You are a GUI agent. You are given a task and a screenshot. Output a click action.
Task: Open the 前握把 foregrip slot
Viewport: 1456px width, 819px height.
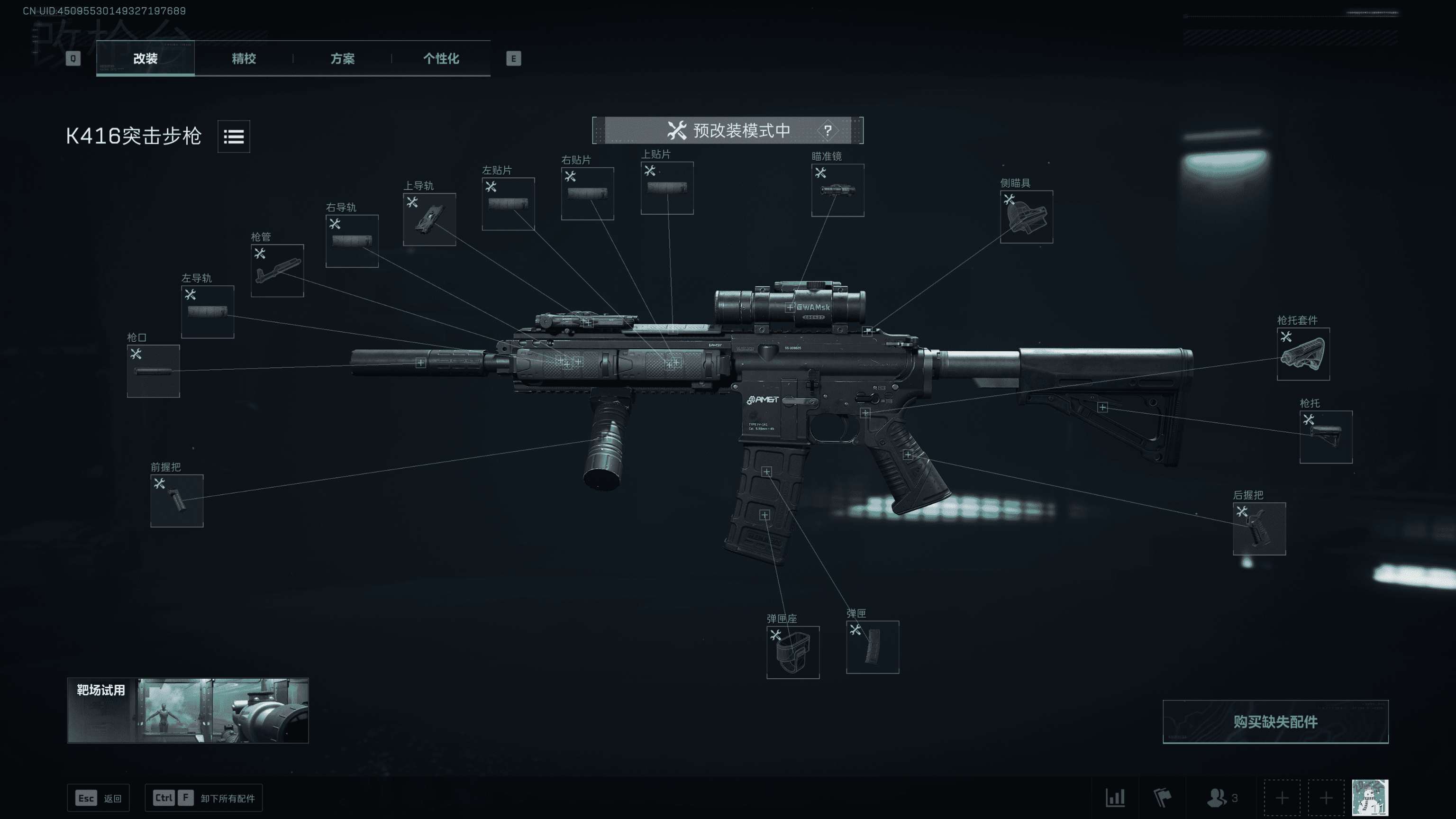pyautogui.click(x=177, y=500)
